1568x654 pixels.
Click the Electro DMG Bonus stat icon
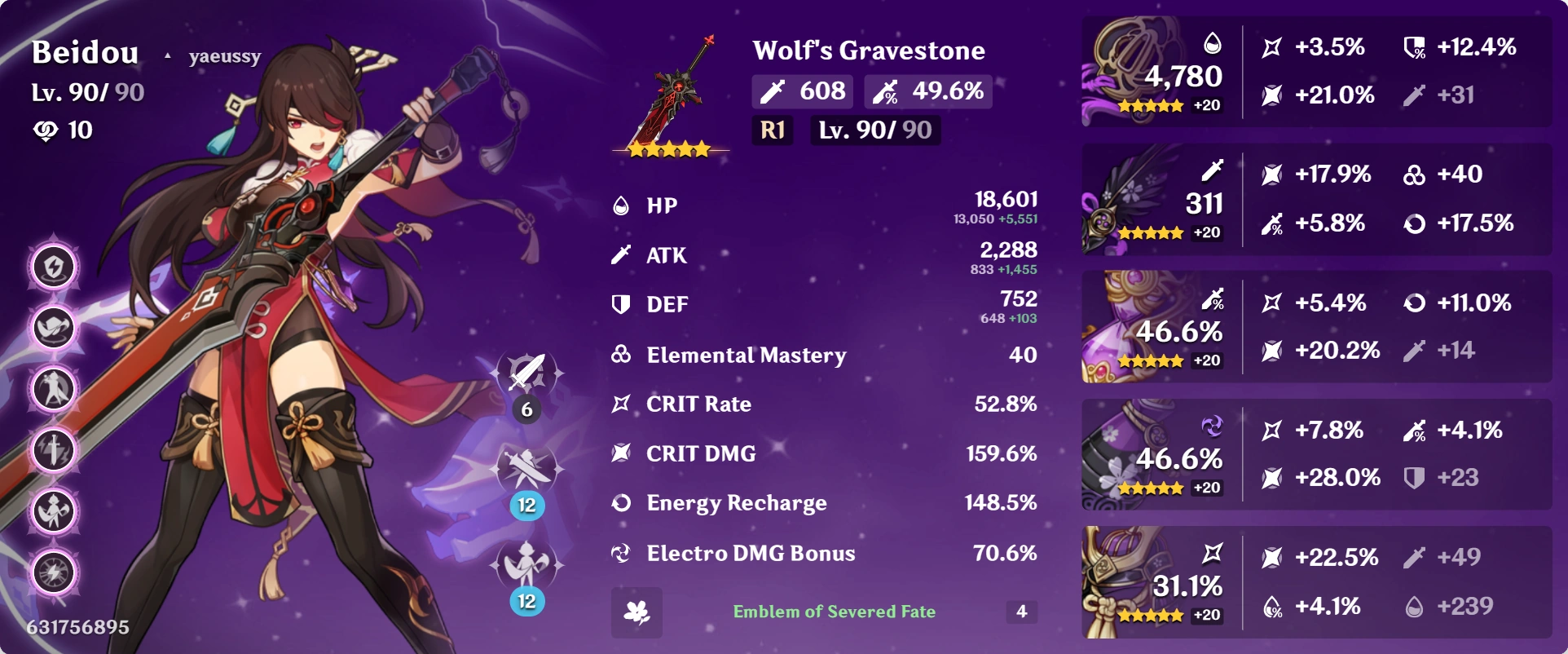pyautogui.click(x=622, y=553)
